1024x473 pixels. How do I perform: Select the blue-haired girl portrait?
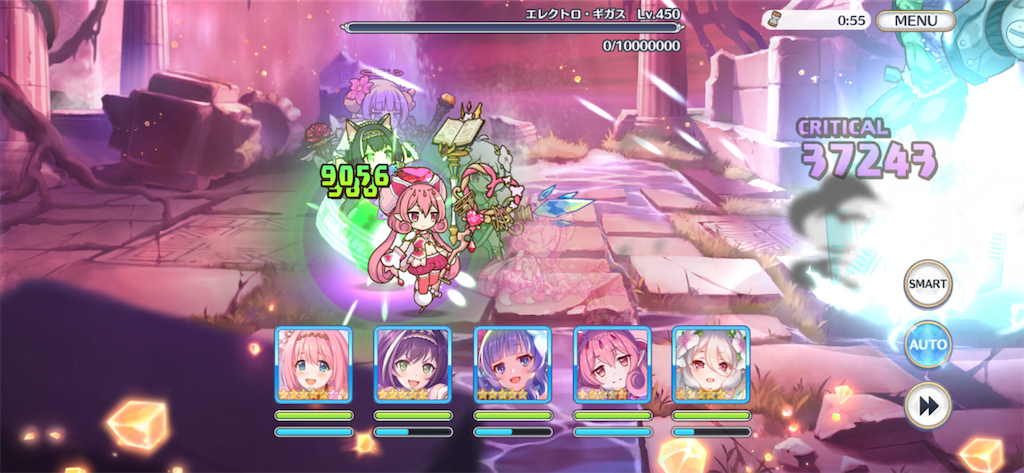[512, 364]
